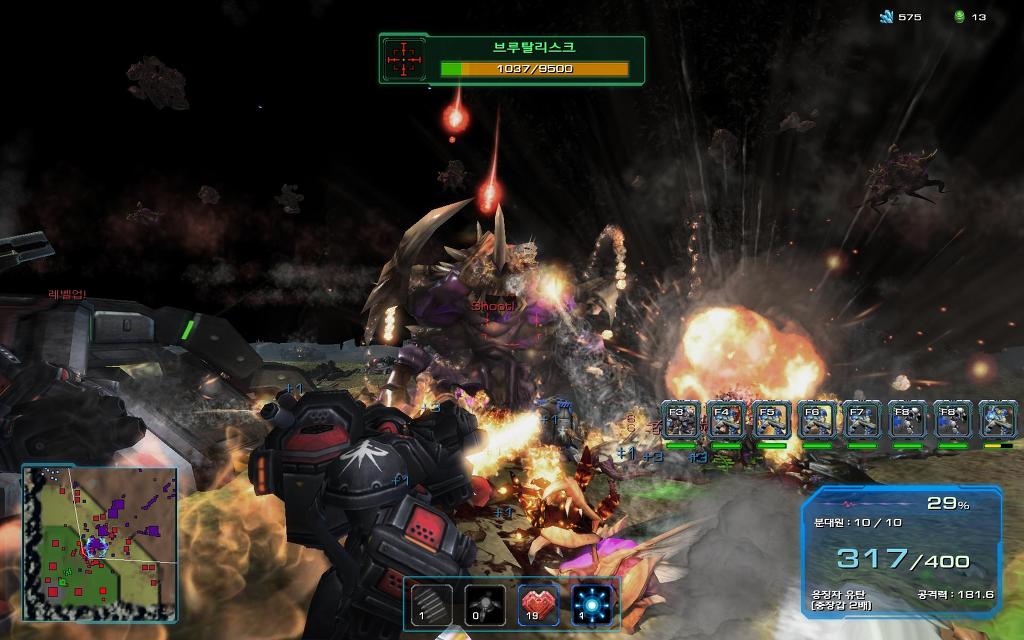Click the minimap
The height and width of the screenshot is (640, 1024).
tap(100, 541)
